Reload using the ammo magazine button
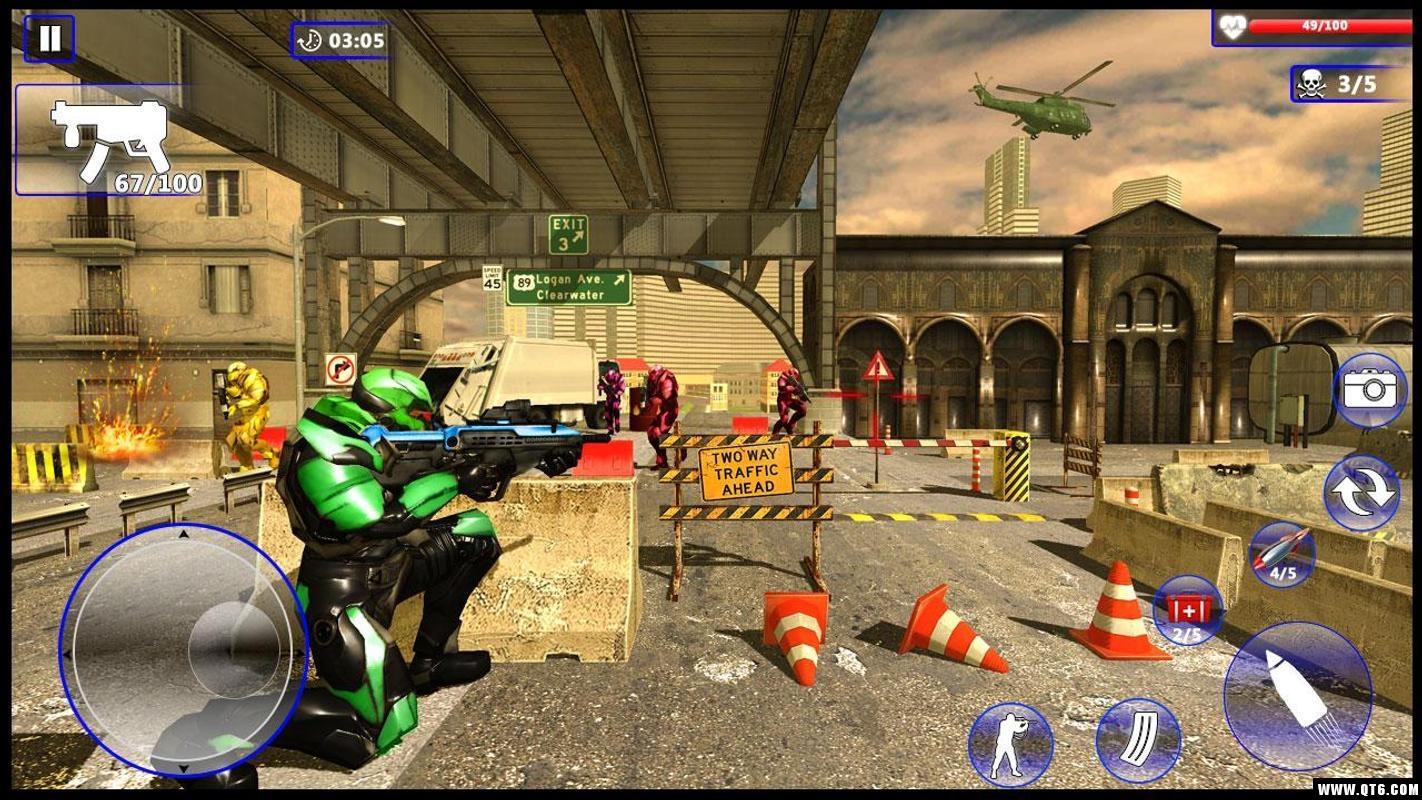Screen dimensions: 1422x800 coord(1138,741)
